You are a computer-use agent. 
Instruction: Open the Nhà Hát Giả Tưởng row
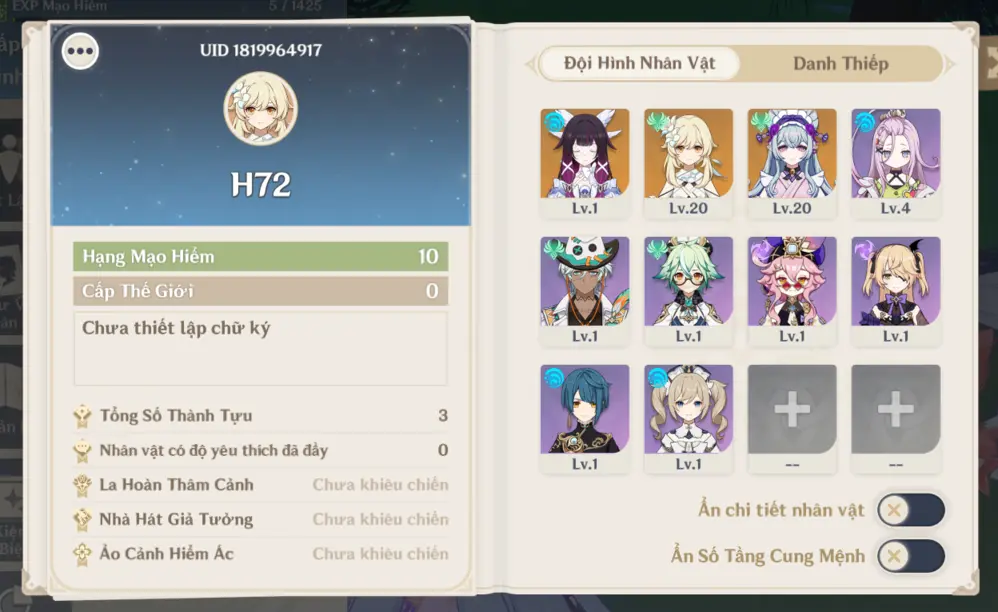260,519
